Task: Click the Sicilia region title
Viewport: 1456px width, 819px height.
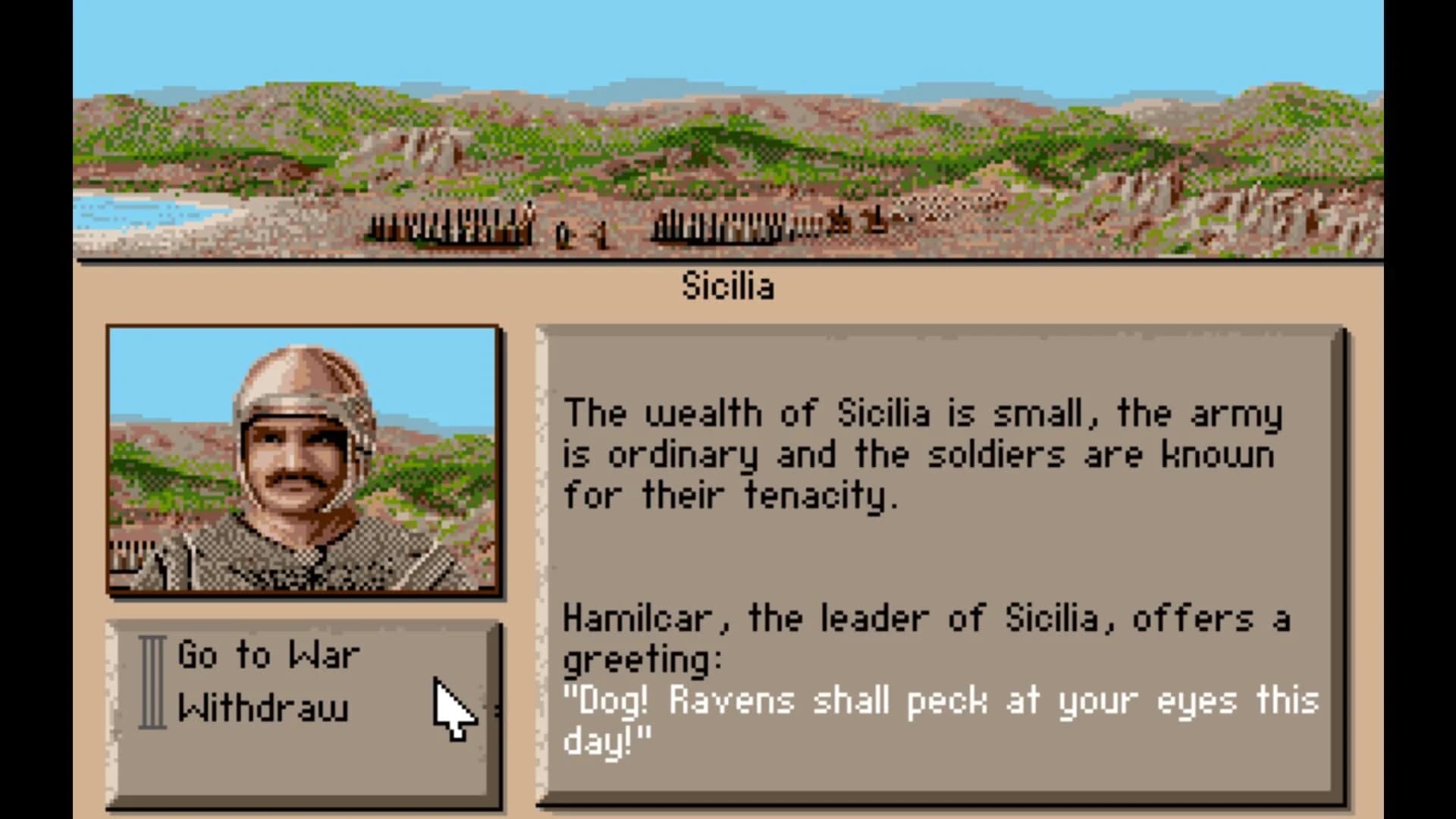Action: click(x=730, y=286)
